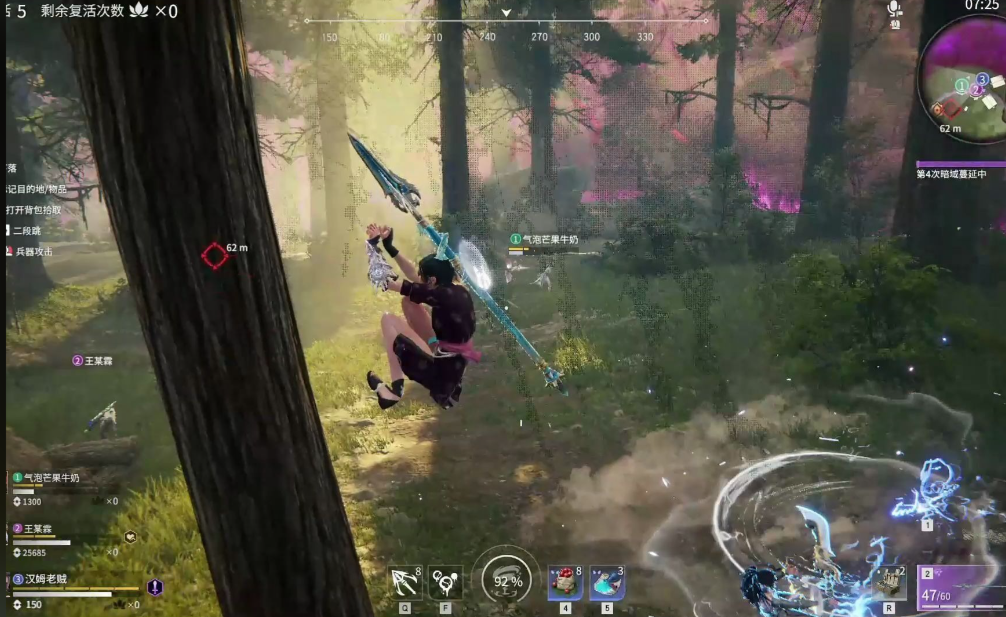Use the repair kit item slot
Screen dimensions: 1006x617
[x=886, y=581]
